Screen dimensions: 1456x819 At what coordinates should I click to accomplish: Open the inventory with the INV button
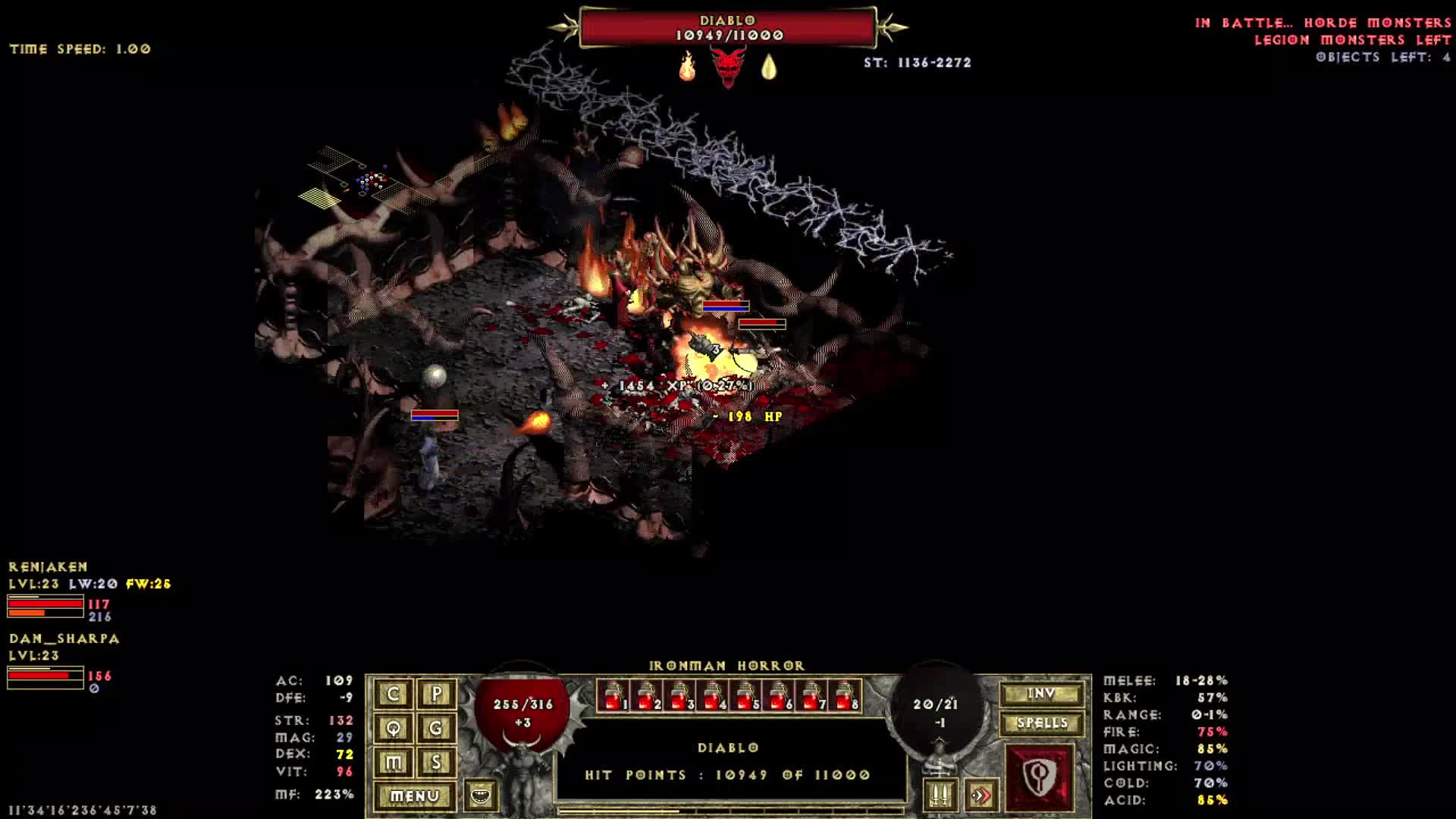click(x=1042, y=692)
